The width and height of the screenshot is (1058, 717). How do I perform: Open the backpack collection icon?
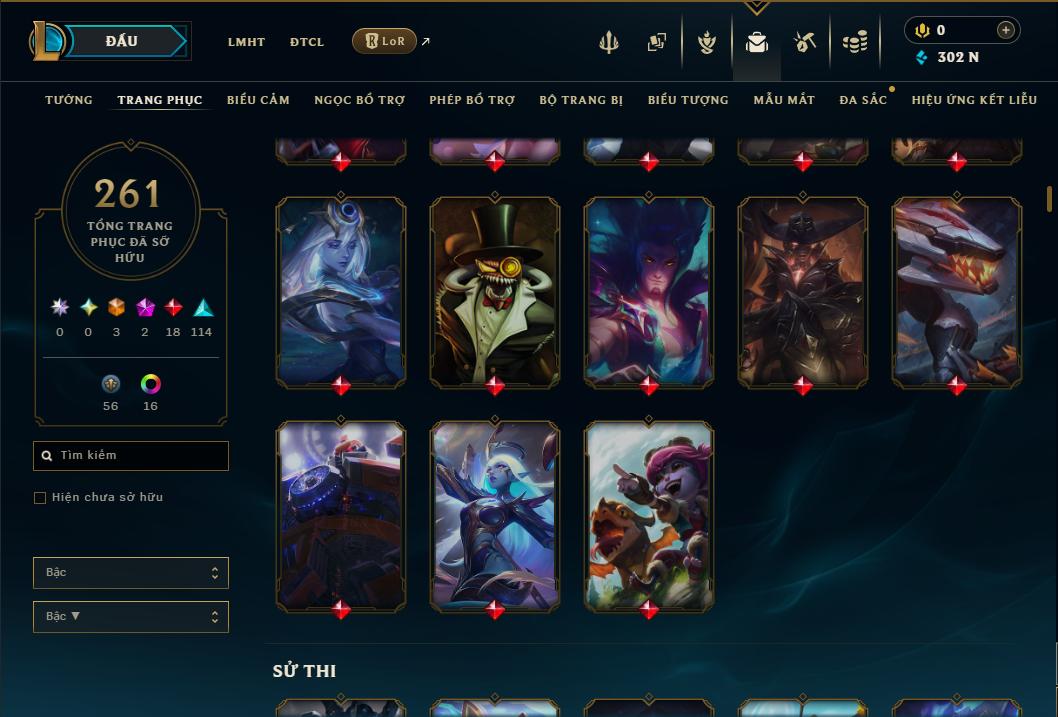pos(757,42)
